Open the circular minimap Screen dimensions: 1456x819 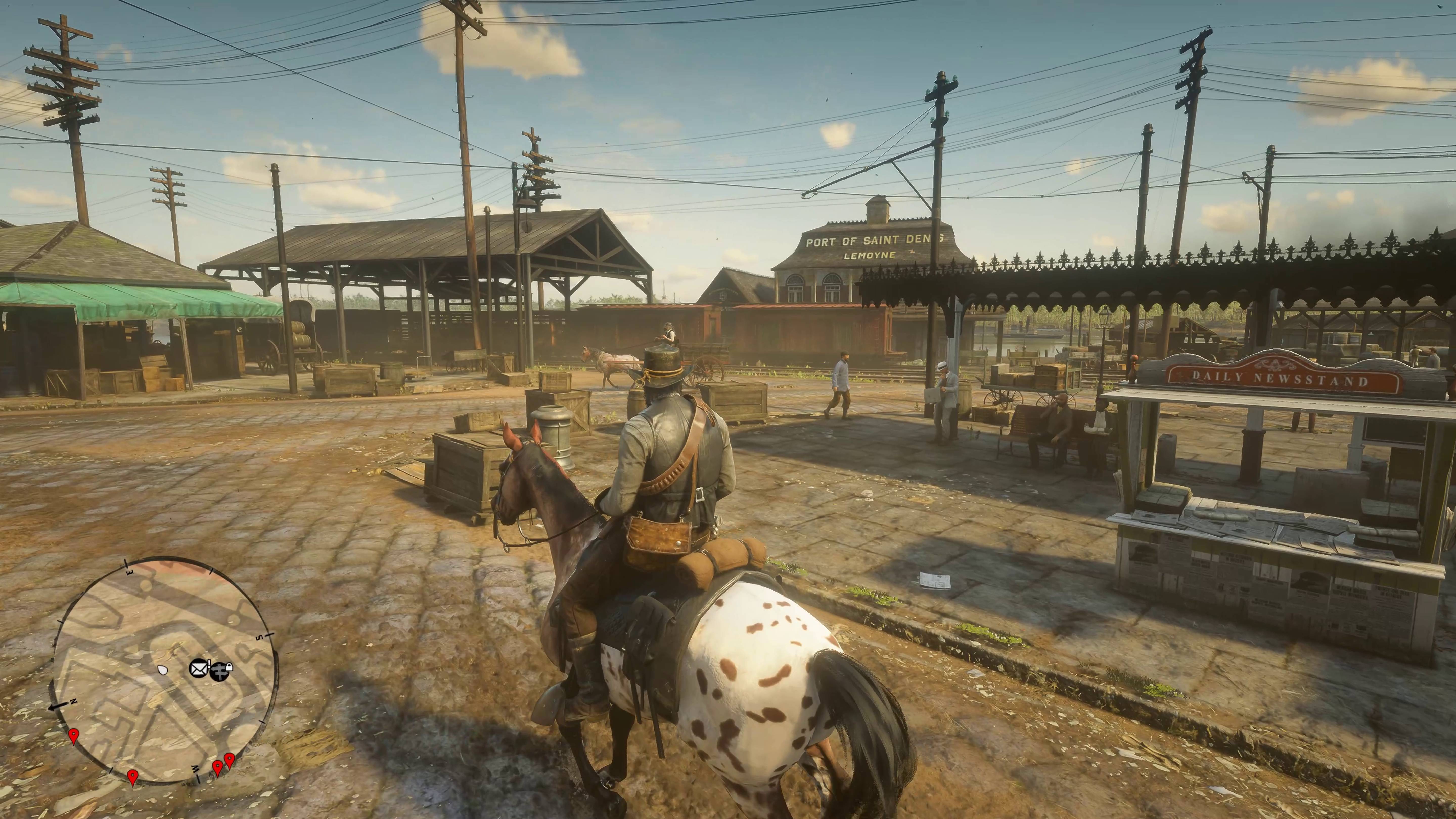[165, 670]
